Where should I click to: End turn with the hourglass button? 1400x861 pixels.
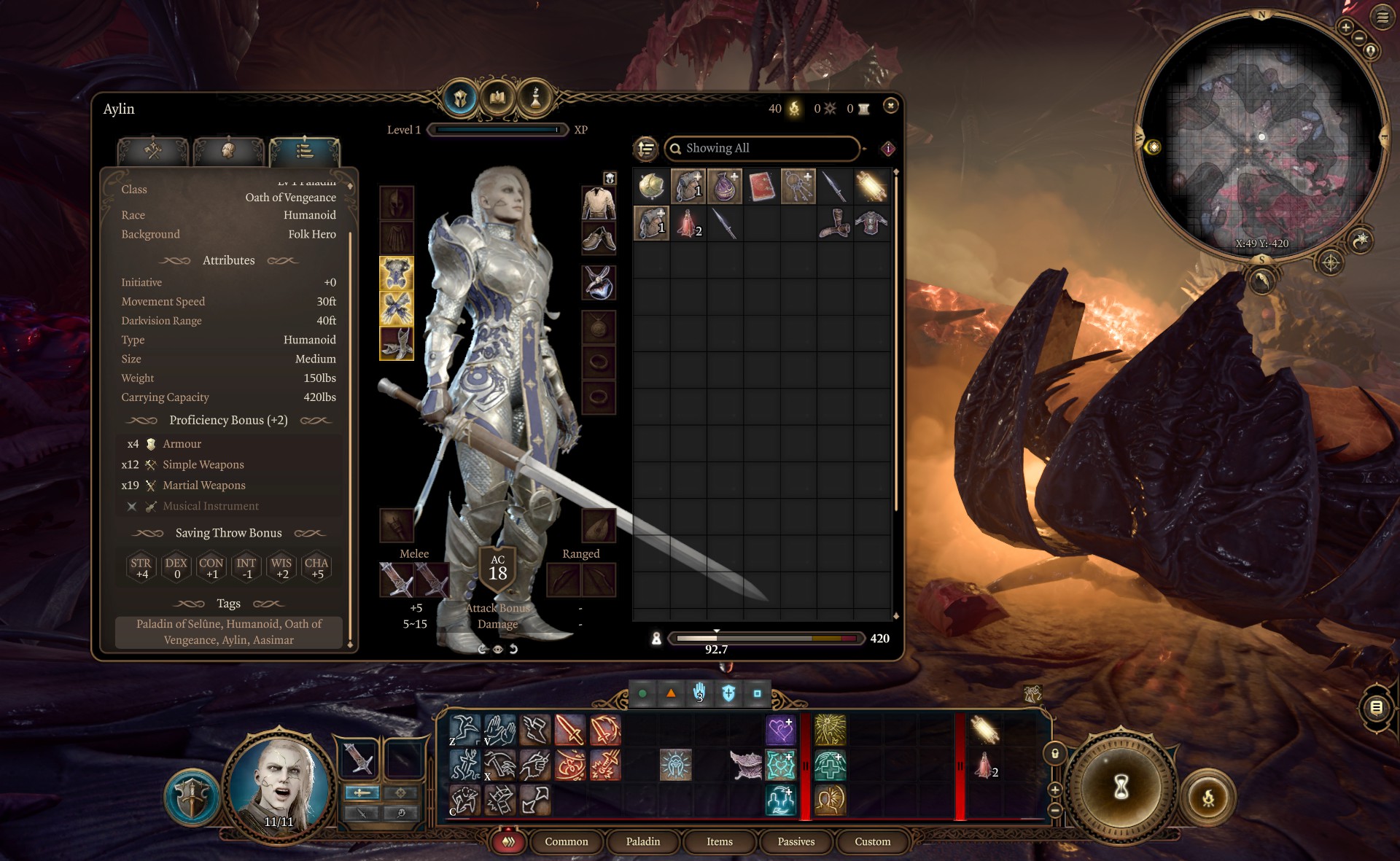pyautogui.click(x=1121, y=786)
